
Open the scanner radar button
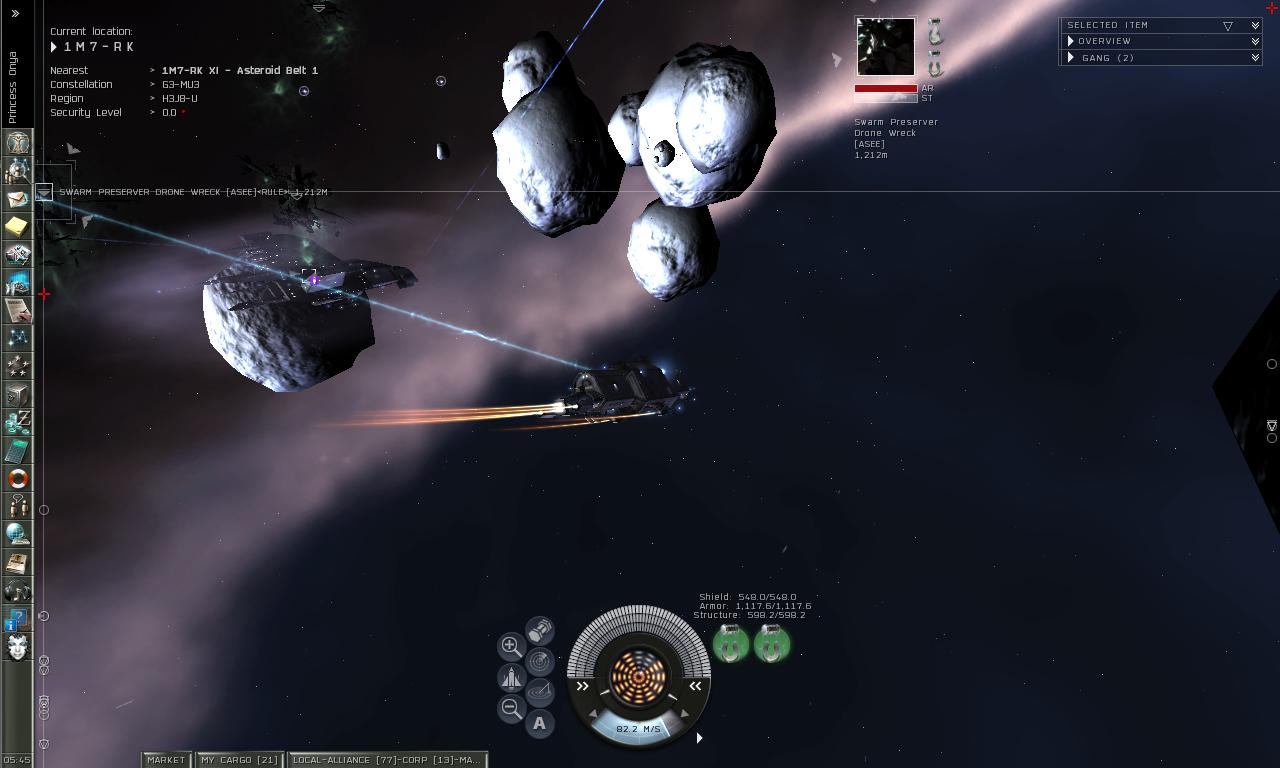pos(540,661)
